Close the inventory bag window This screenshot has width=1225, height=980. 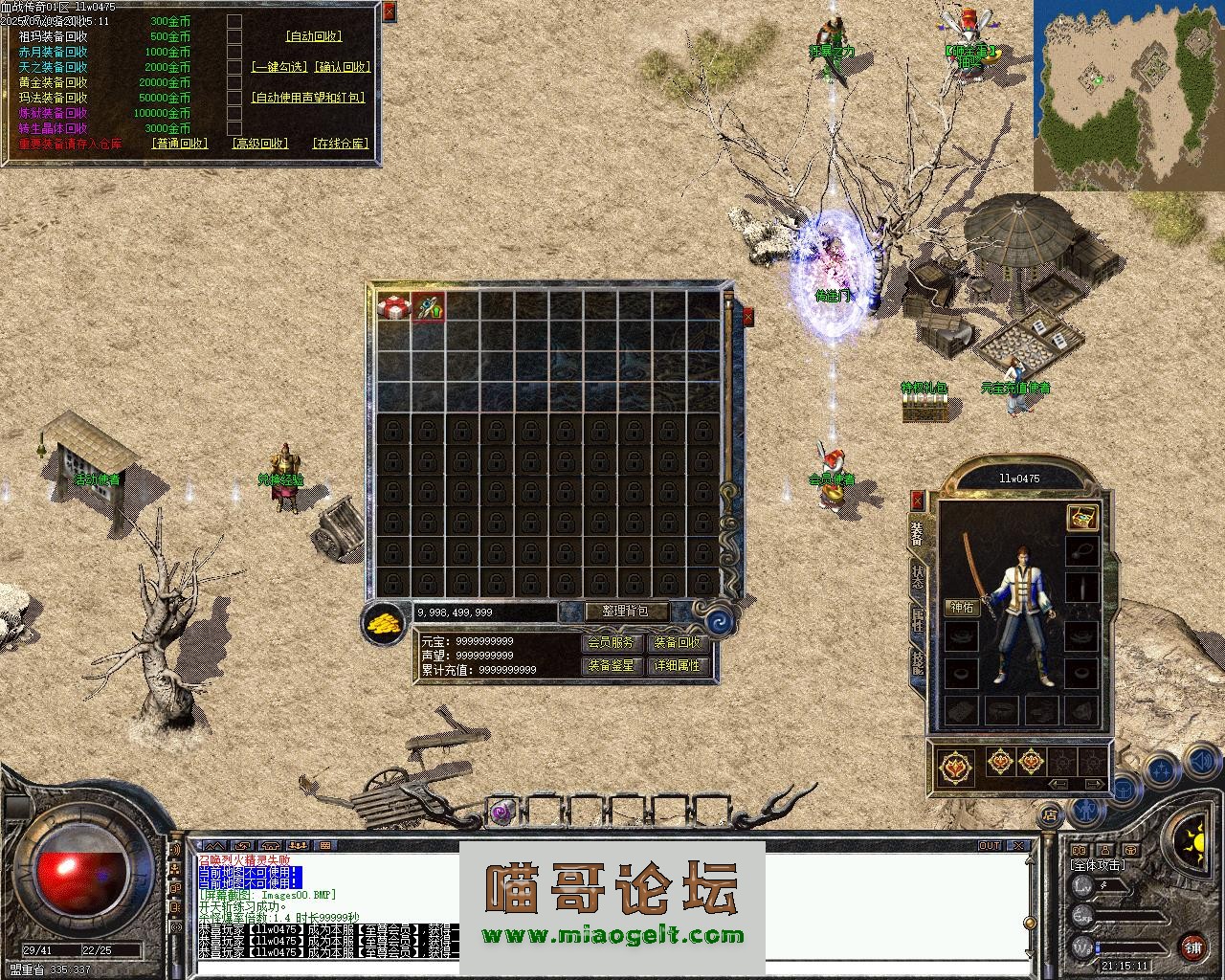(x=747, y=316)
